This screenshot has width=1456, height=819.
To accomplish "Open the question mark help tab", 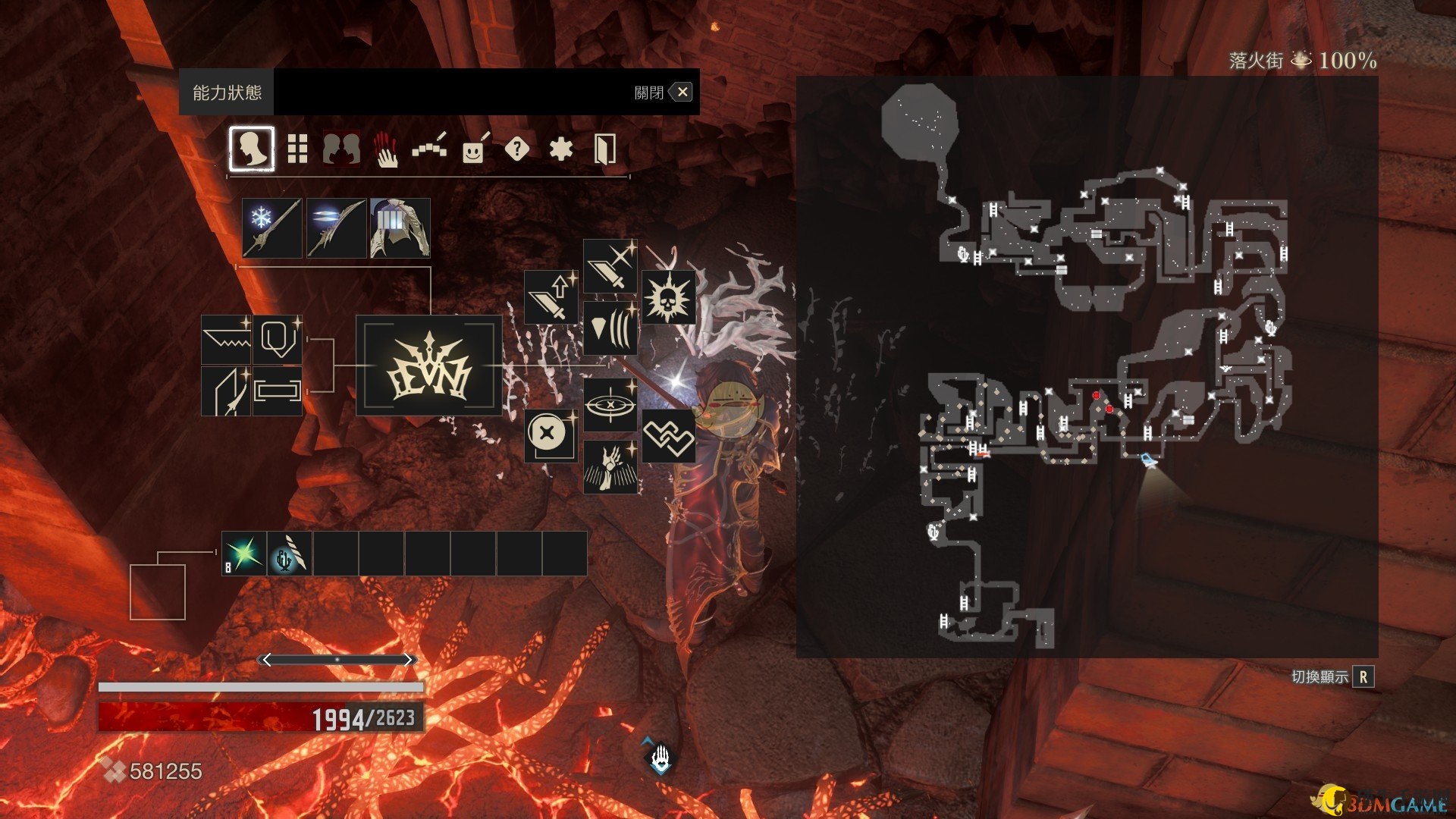I will (x=516, y=149).
